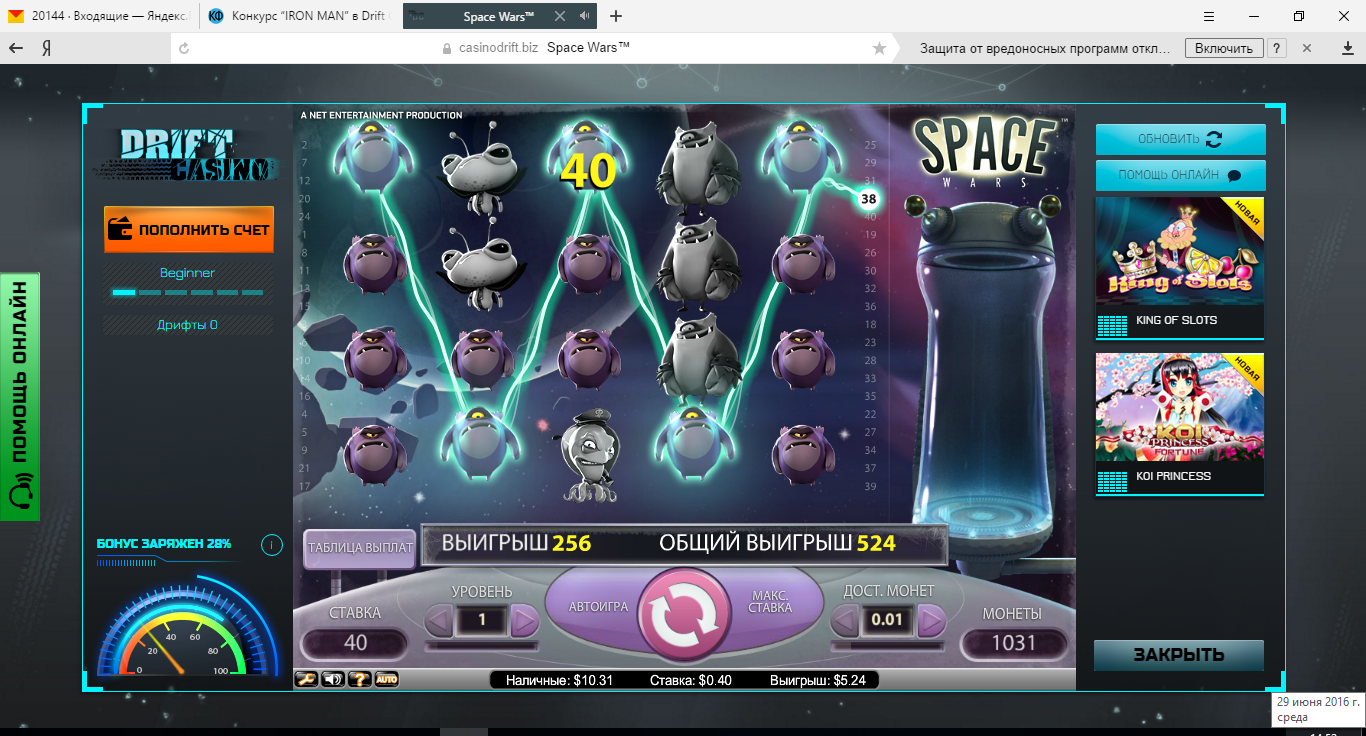This screenshot has height=736, width=1366.
Task: Decrease the Уровень bet level
Action: 439,621
